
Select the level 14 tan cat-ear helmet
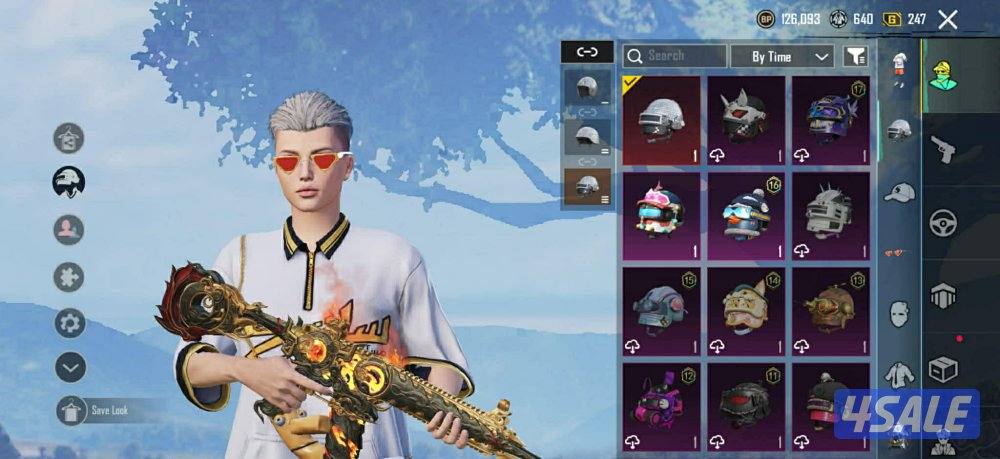point(746,309)
